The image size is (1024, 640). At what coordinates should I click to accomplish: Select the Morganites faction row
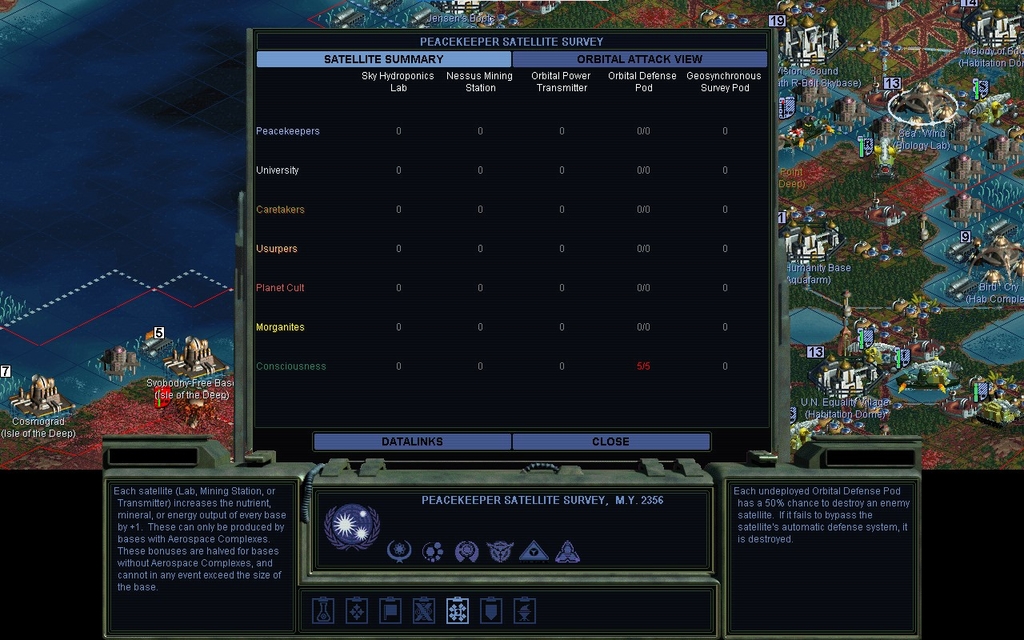coord(280,327)
